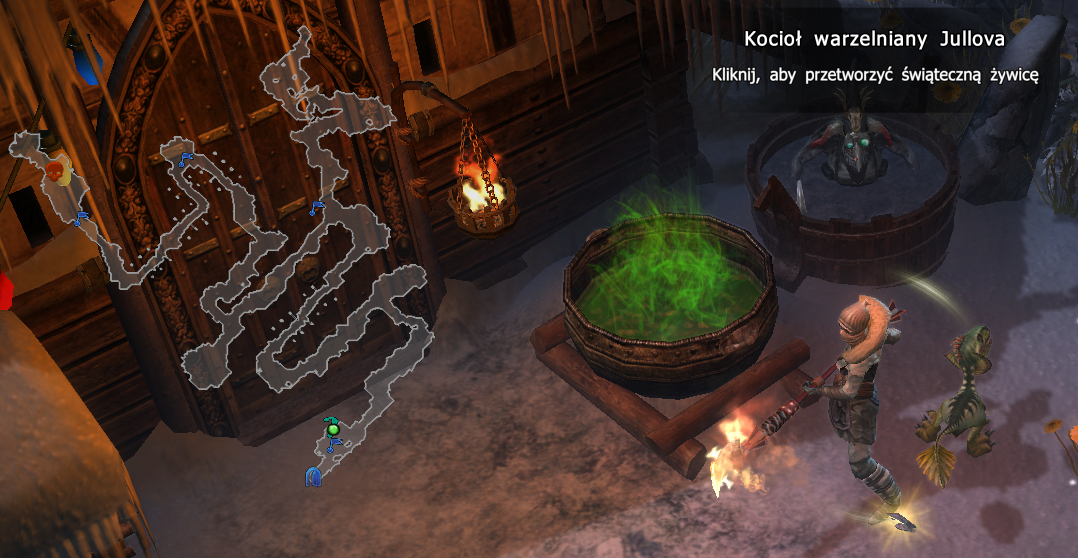Select the green player position dot on map
The image size is (1078, 558).
click(x=333, y=430)
